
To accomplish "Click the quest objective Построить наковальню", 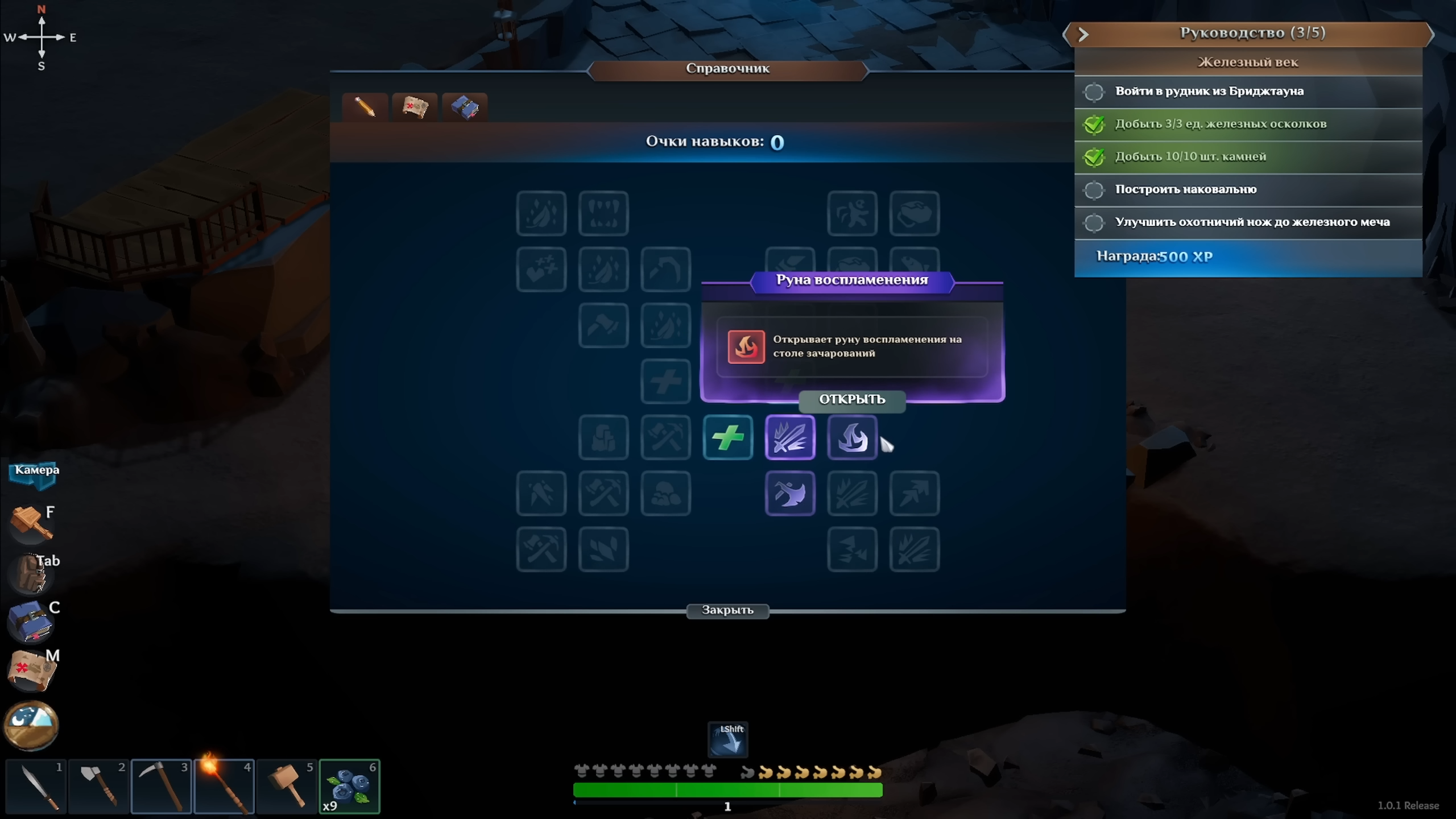I will click(1186, 189).
